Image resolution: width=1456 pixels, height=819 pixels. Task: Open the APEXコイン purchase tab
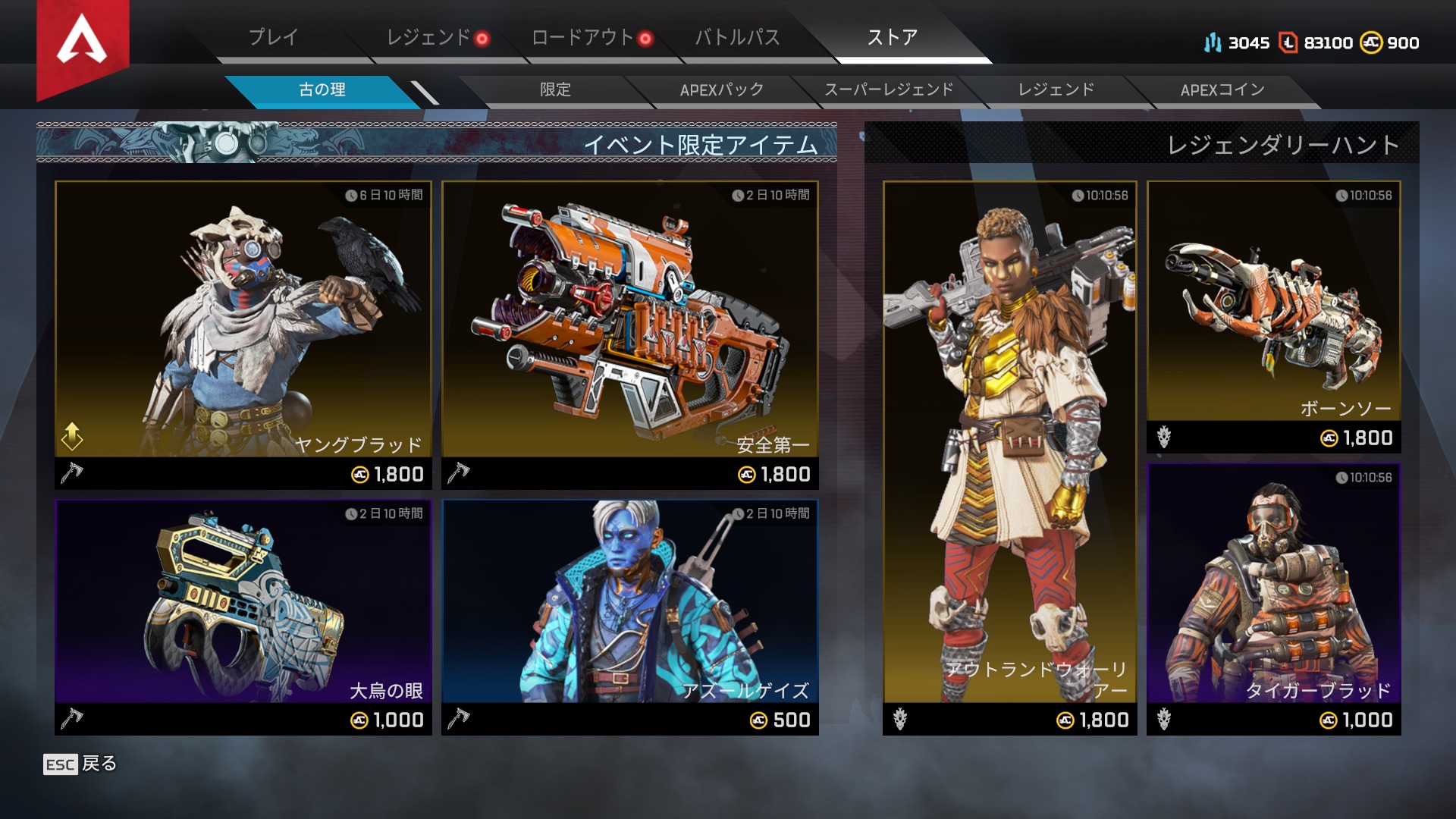pos(1222,89)
